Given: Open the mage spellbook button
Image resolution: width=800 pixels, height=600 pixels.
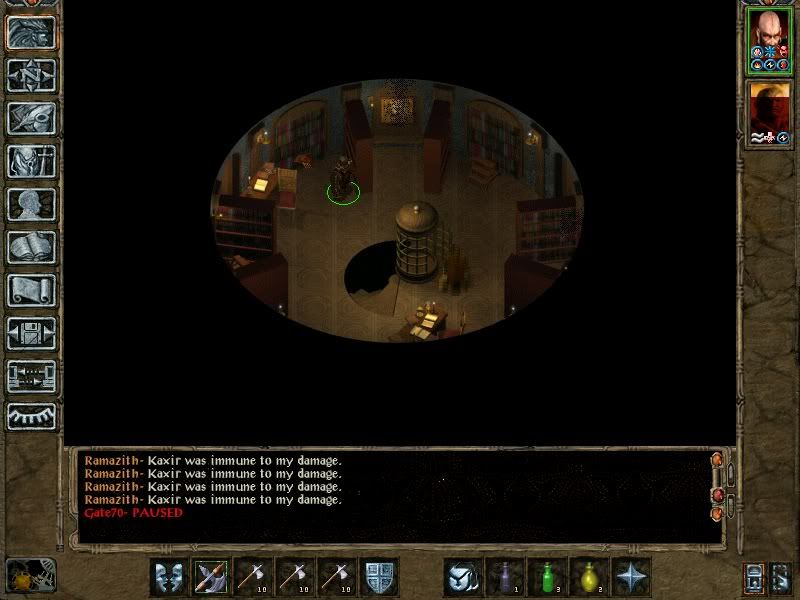Looking at the screenshot, I should [x=31, y=248].
